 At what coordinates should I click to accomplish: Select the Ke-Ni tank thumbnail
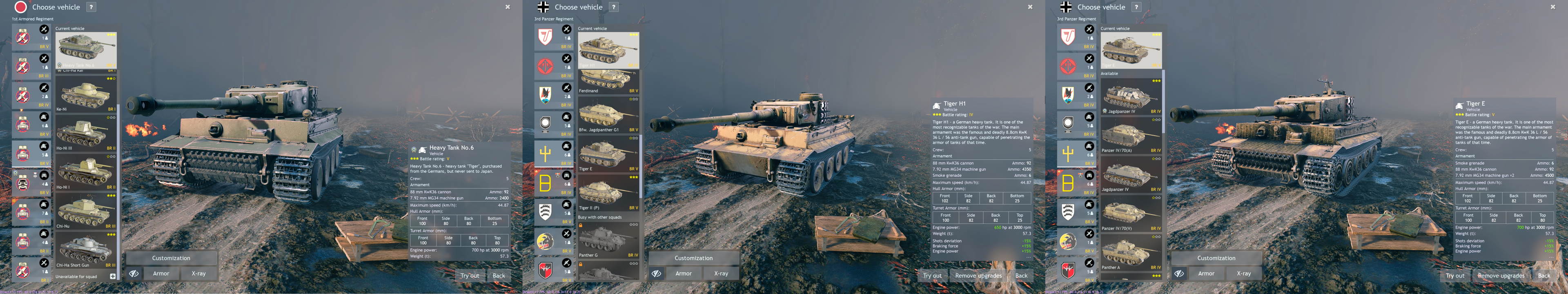(85, 94)
